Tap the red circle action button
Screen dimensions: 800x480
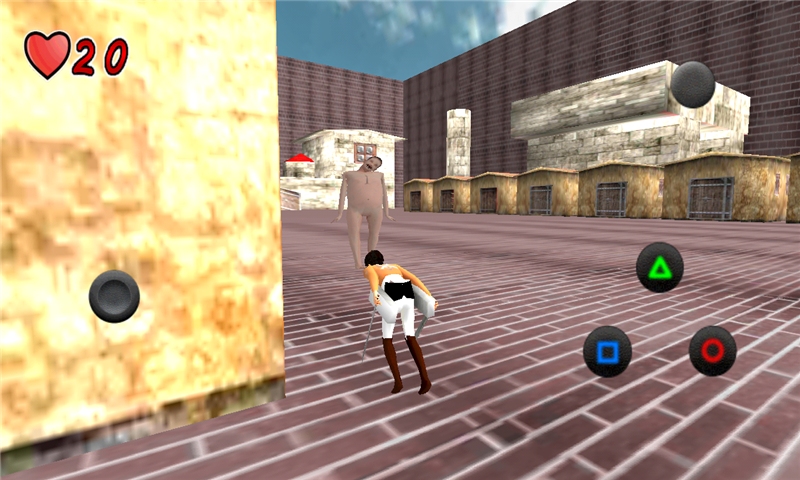pos(713,351)
